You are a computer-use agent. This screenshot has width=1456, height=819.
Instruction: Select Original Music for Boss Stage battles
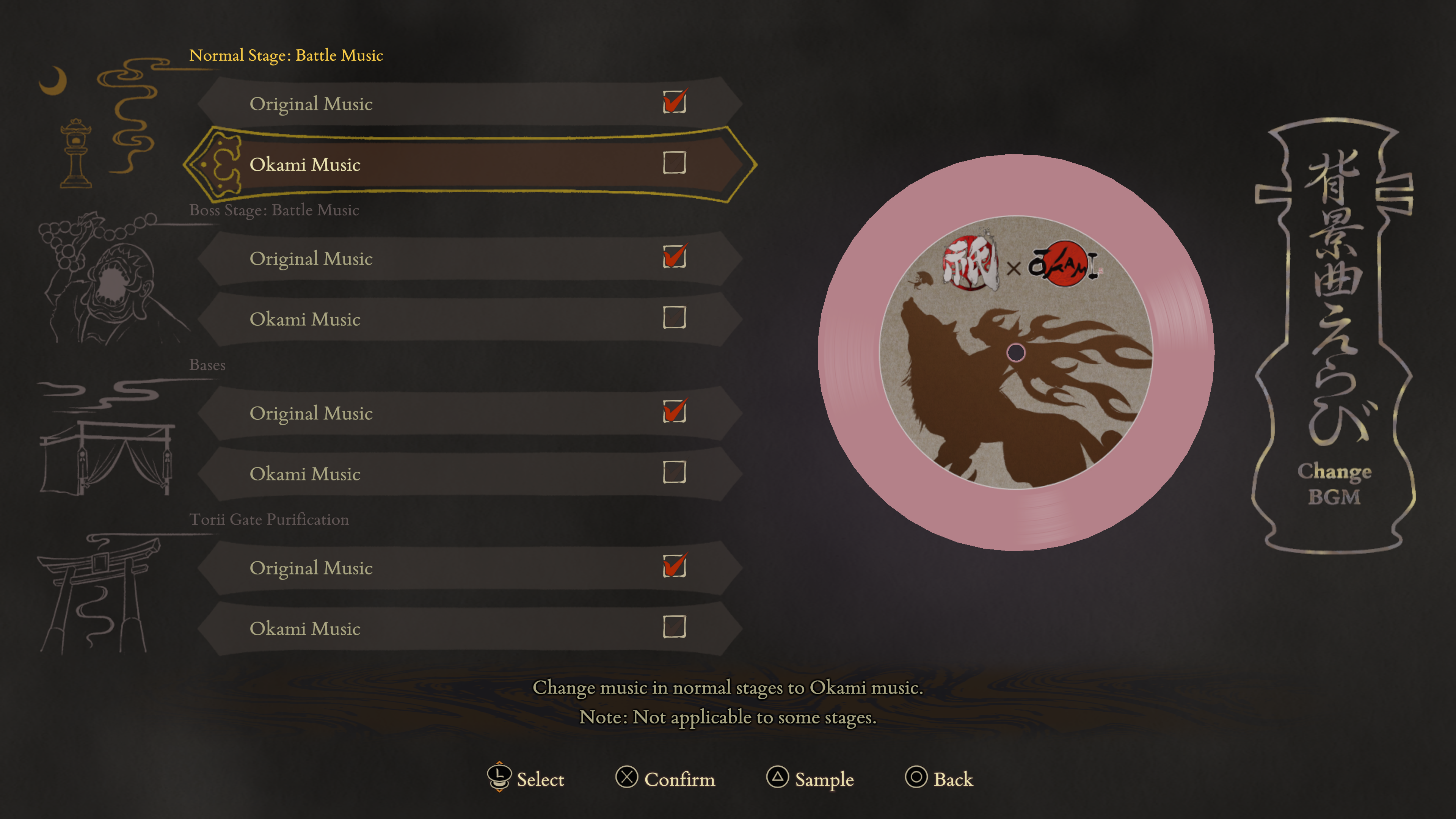pos(311,259)
